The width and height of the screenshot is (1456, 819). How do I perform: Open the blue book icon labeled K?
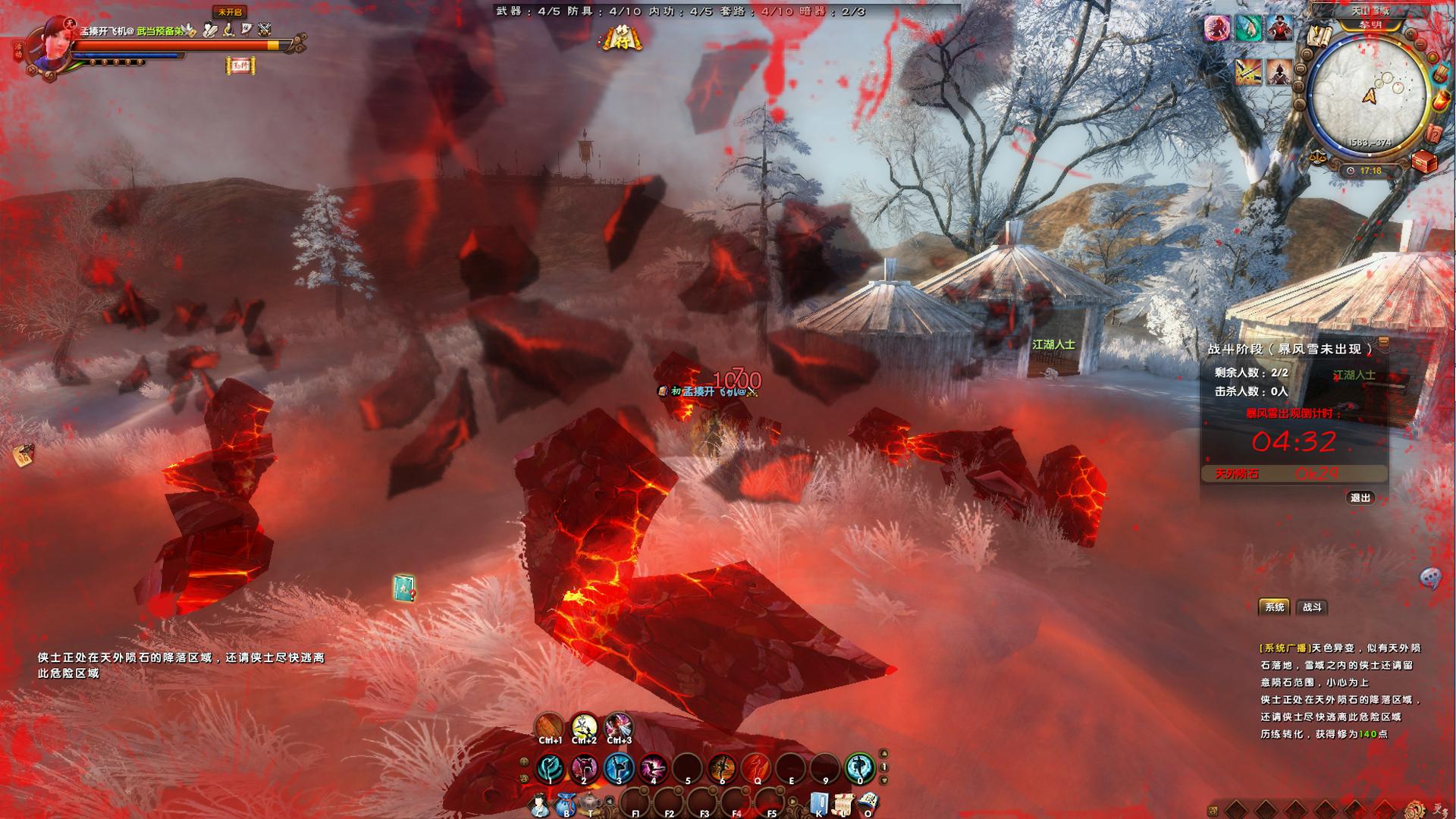pyautogui.click(x=819, y=804)
